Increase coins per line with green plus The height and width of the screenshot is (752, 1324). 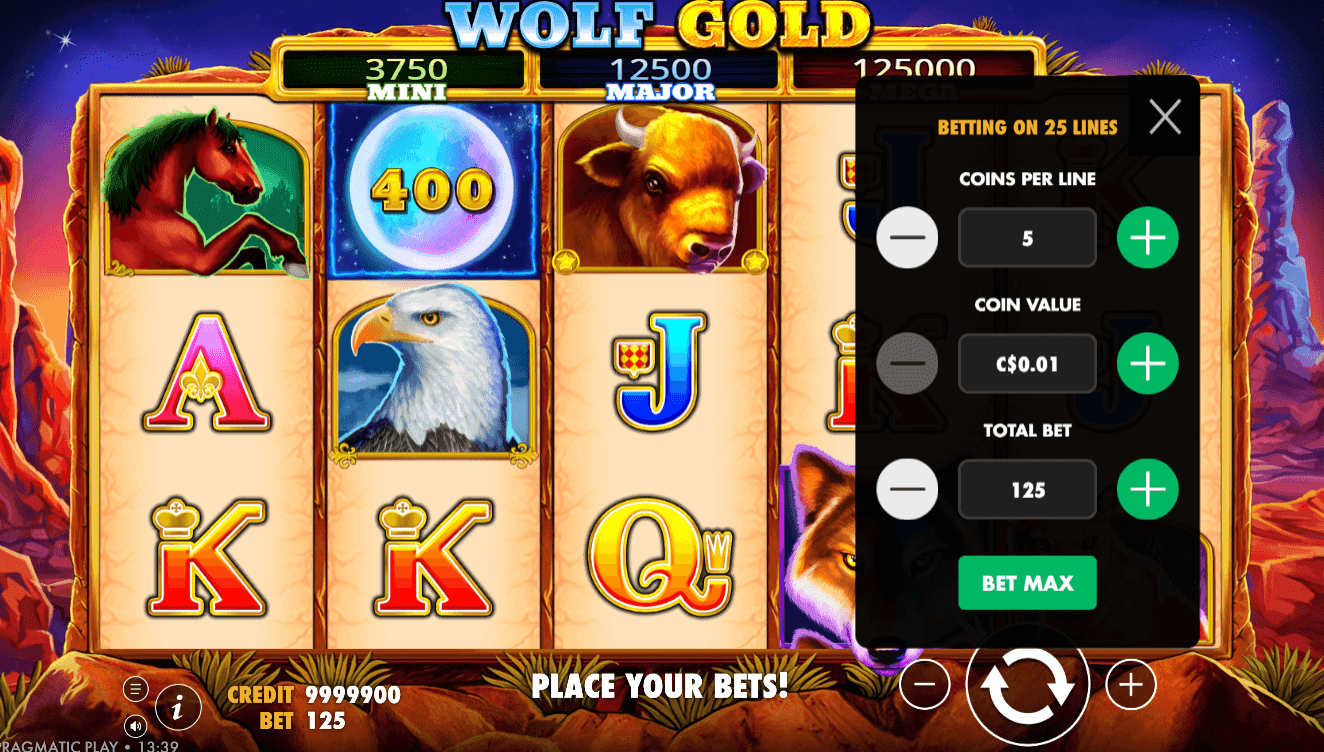click(1147, 237)
